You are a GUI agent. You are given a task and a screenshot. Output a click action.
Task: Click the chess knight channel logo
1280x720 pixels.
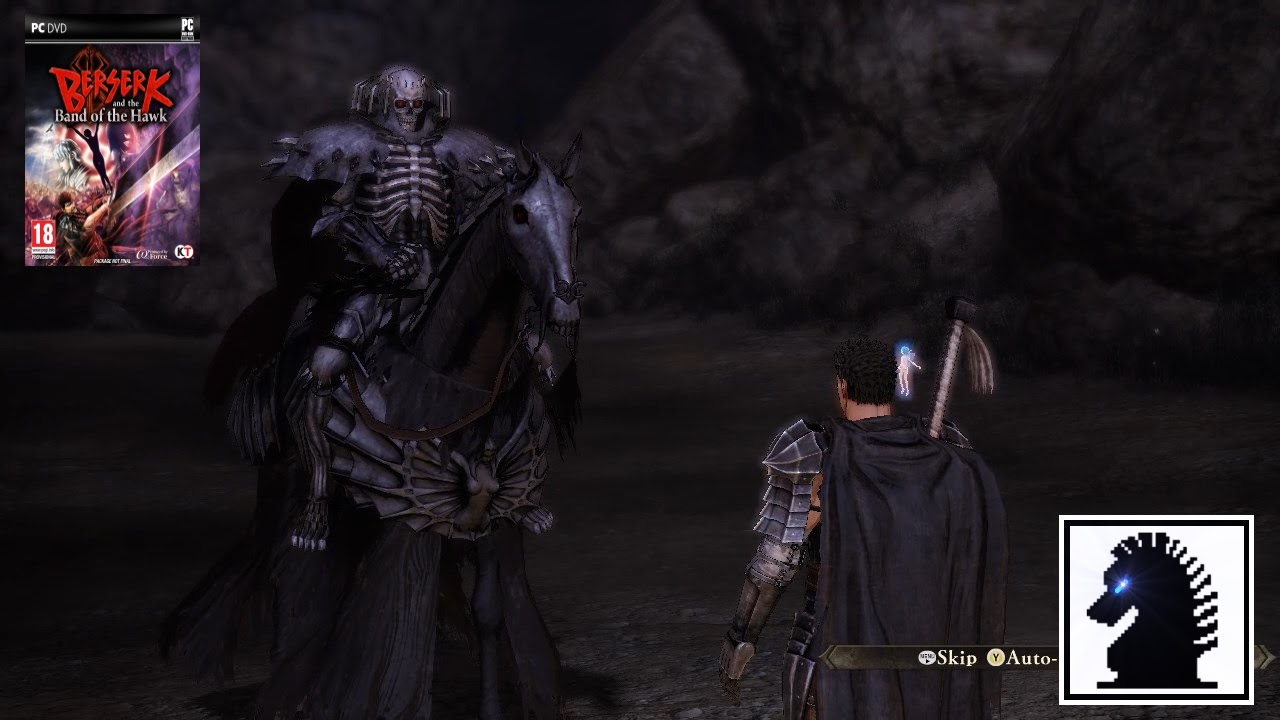click(x=1156, y=609)
